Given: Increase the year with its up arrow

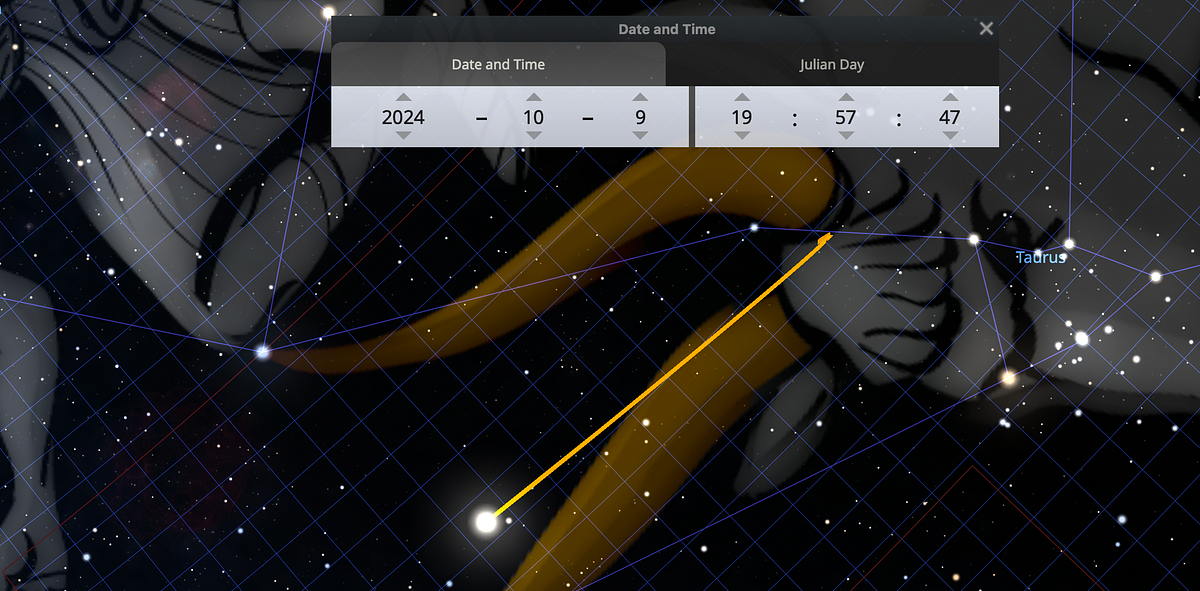Looking at the screenshot, I should pos(403,97).
